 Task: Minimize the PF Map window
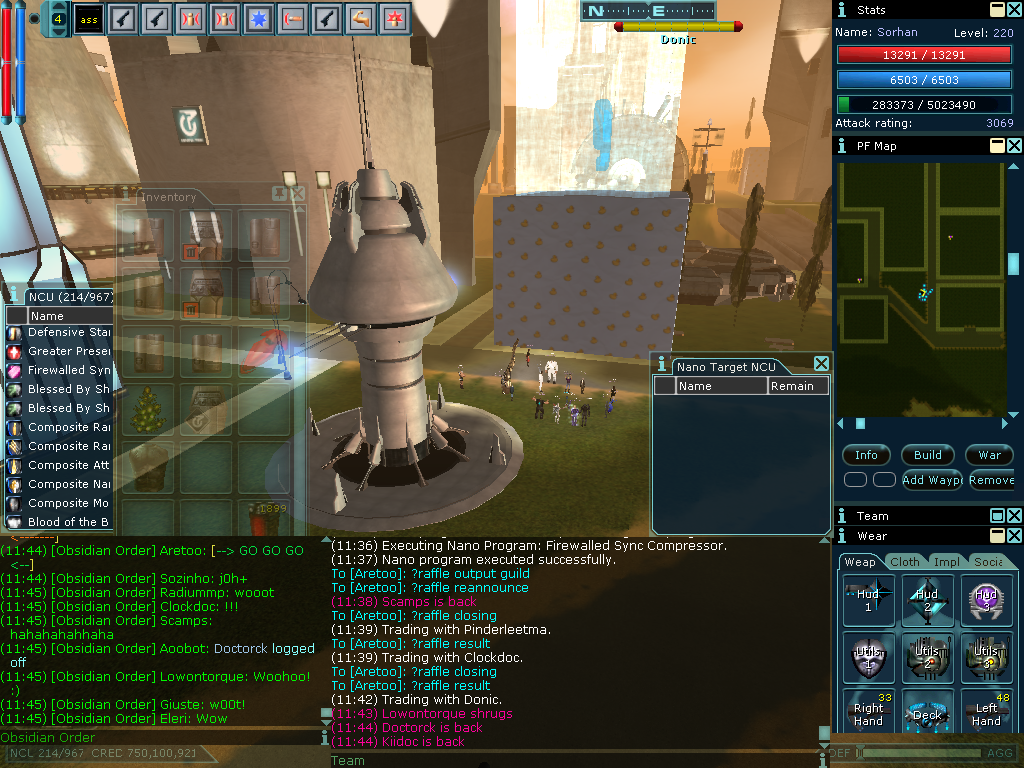997,146
